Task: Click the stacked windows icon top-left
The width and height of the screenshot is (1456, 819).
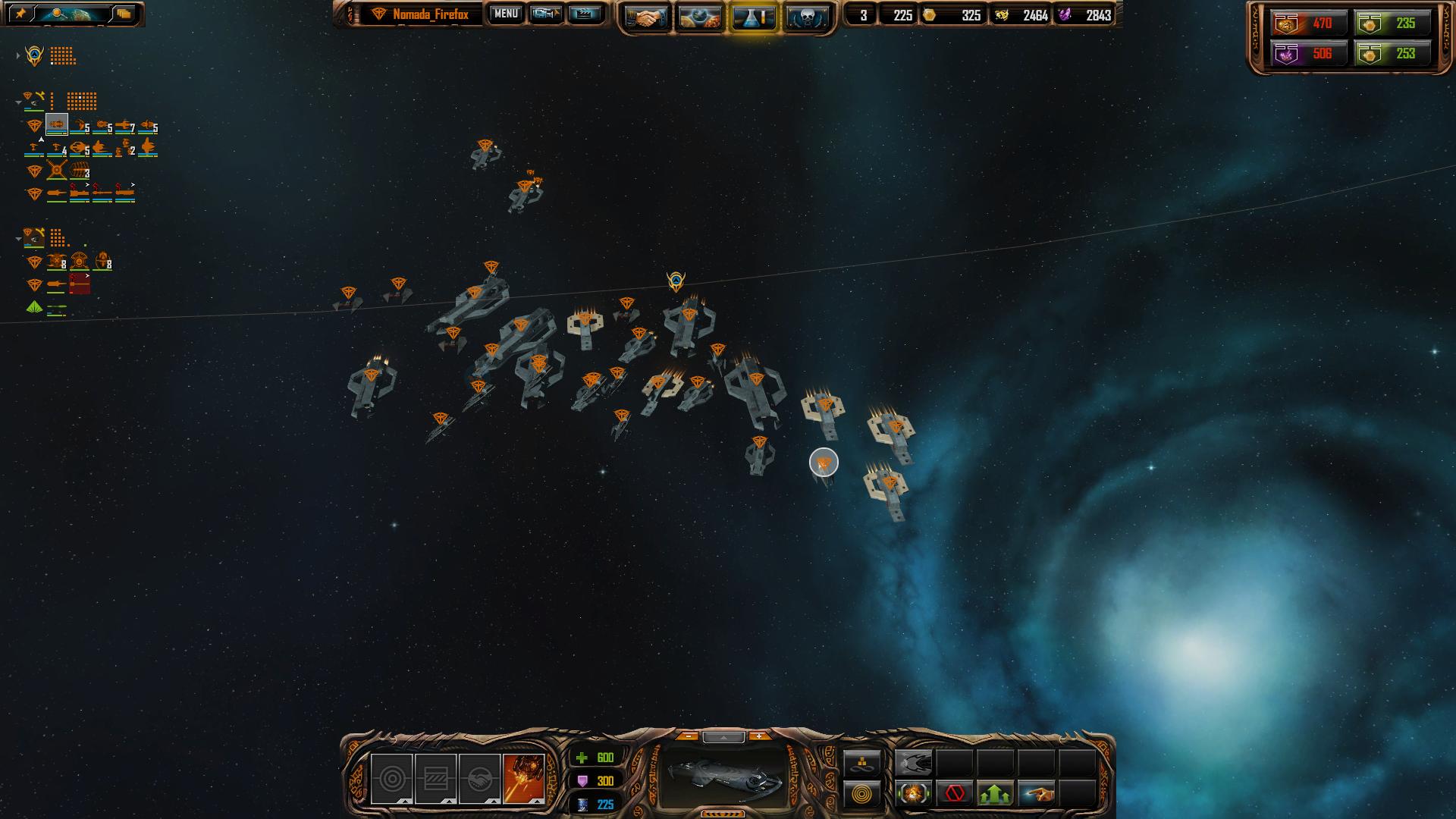Action: 124,14
